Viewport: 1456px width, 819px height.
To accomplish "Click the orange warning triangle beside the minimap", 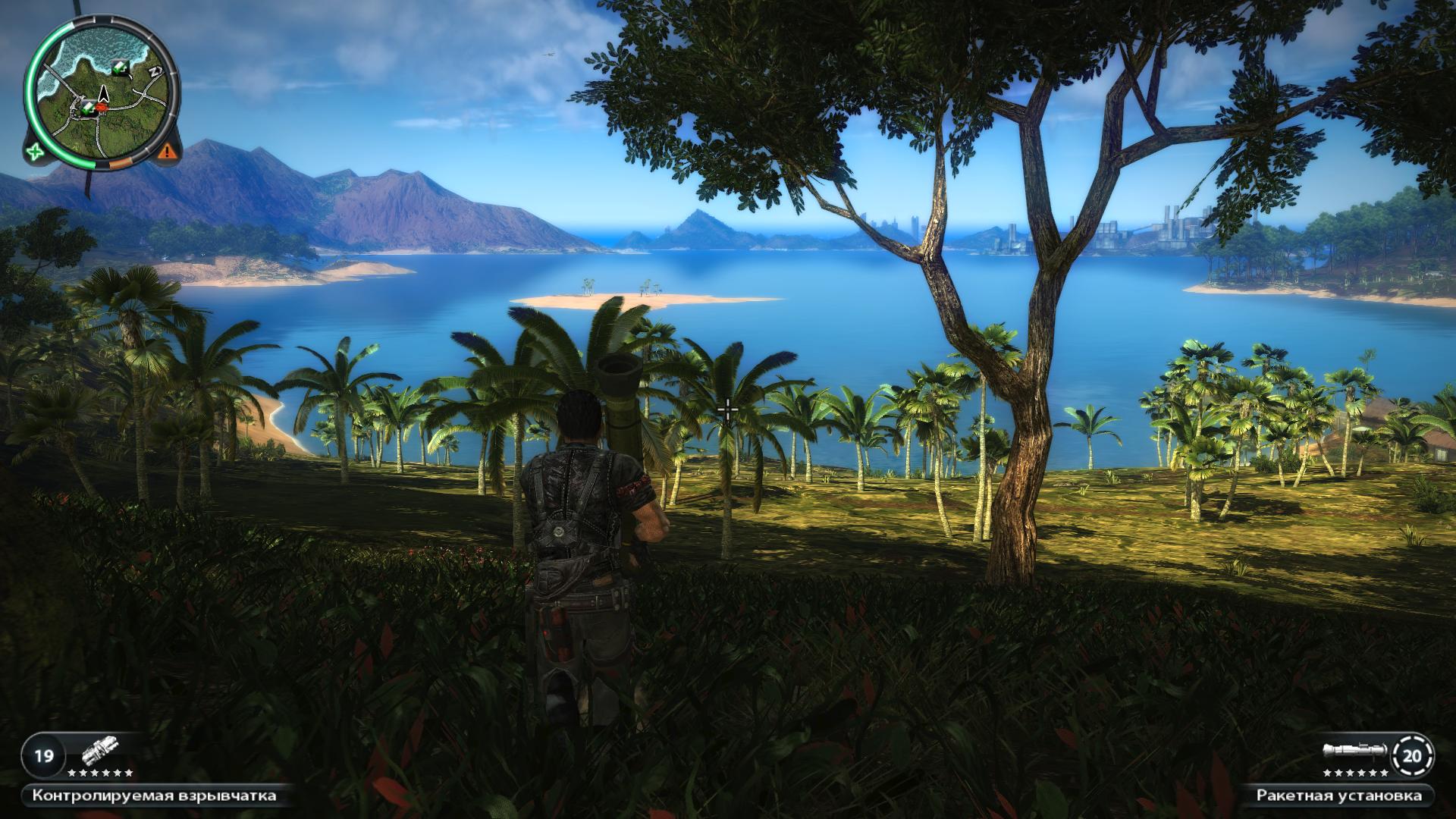I will click(168, 152).
